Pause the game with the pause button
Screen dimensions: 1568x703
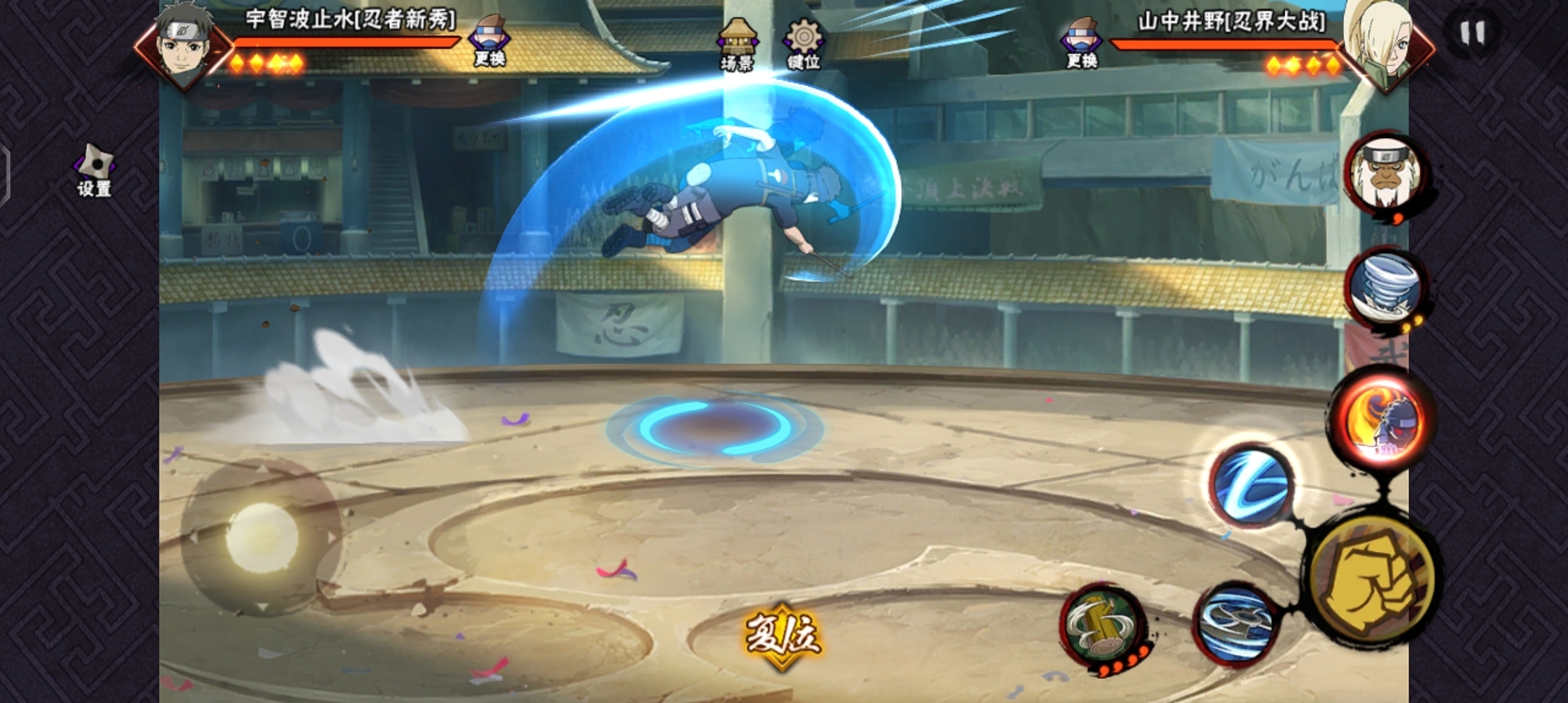point(1472,33)
